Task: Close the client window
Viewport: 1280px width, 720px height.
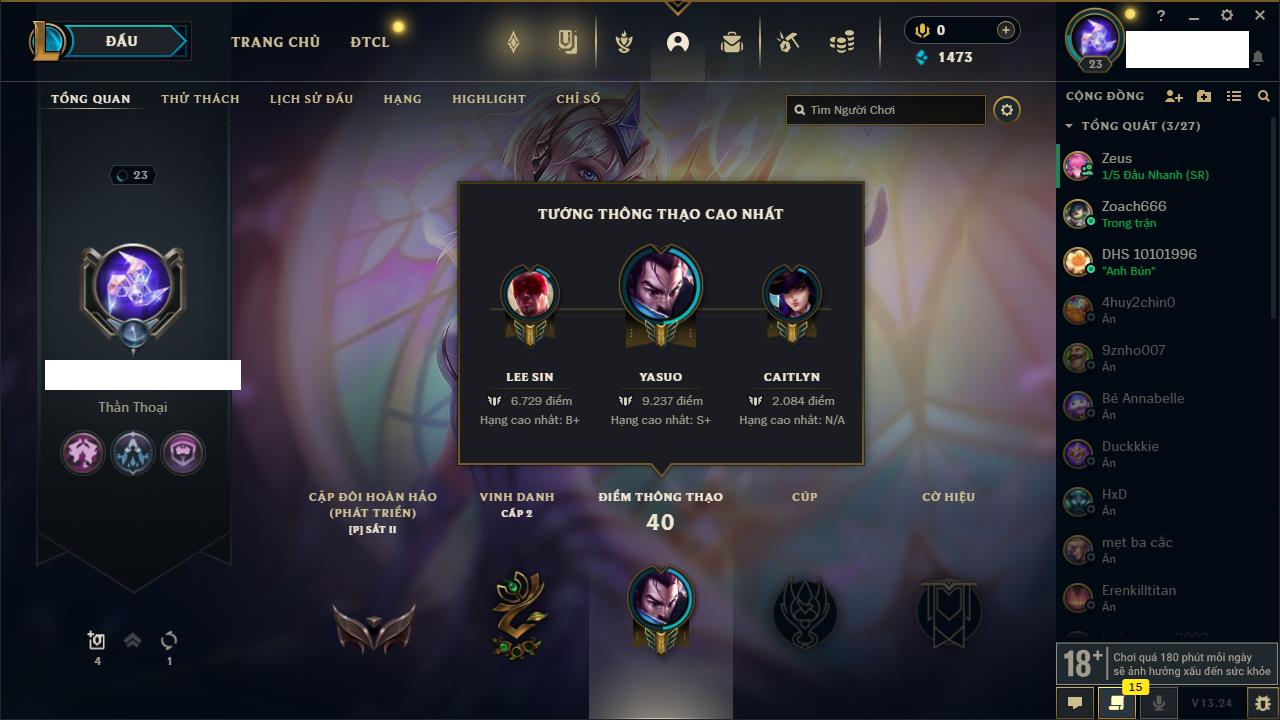Action: click(1260, 16)
